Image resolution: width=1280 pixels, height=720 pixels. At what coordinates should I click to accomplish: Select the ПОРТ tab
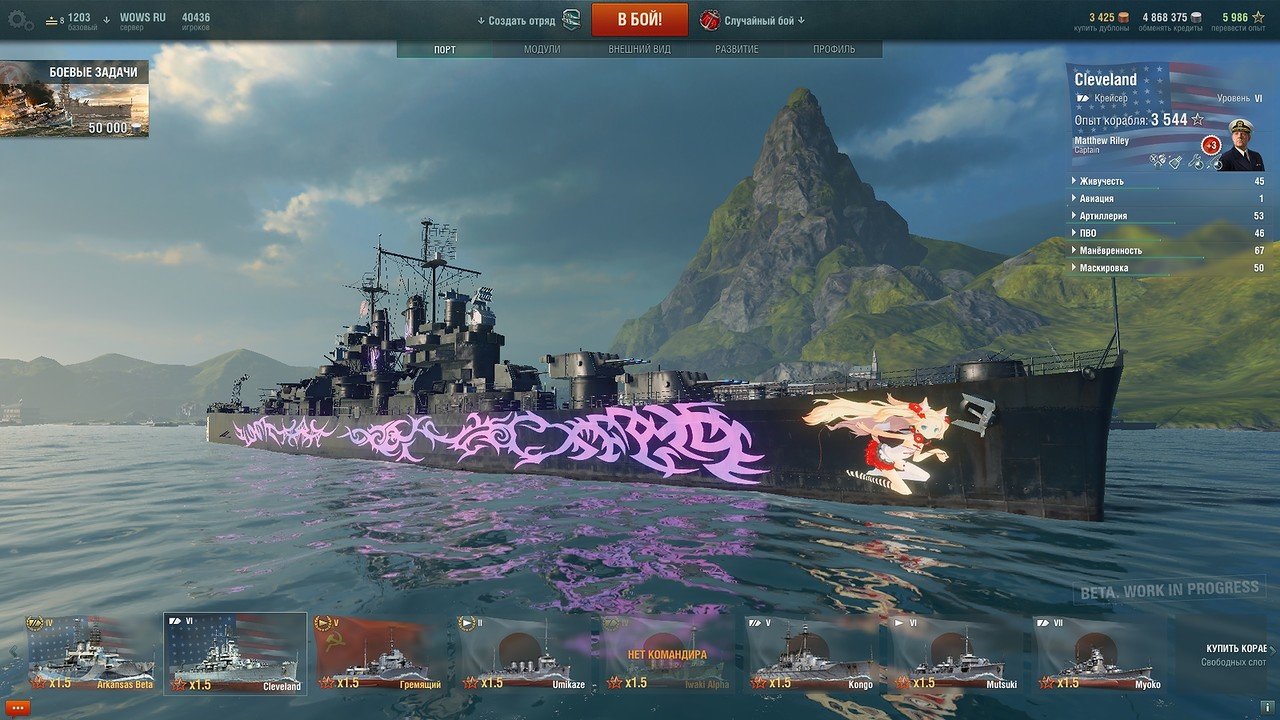(445, 50)
